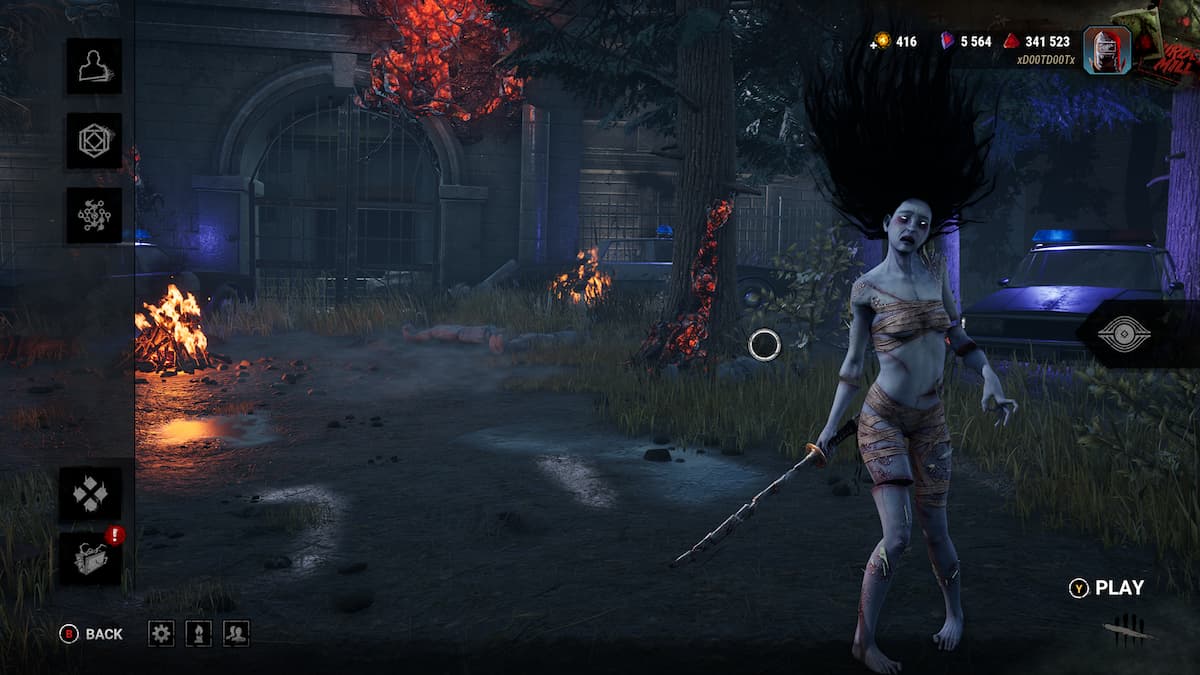Open the loadout hexagon icon
The height and width of the screenshot is (675, 1200).
click(94, 141)
